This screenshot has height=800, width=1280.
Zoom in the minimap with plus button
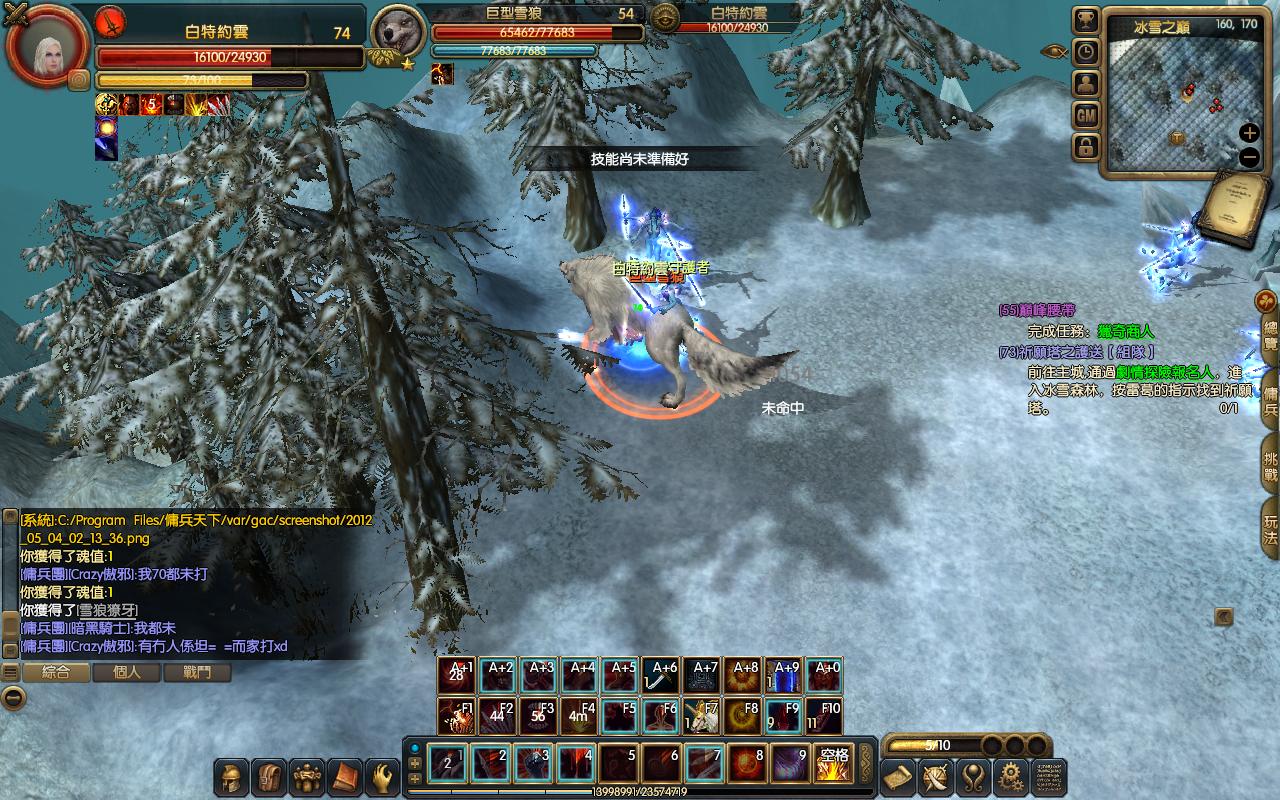(x=1249, y=133)
